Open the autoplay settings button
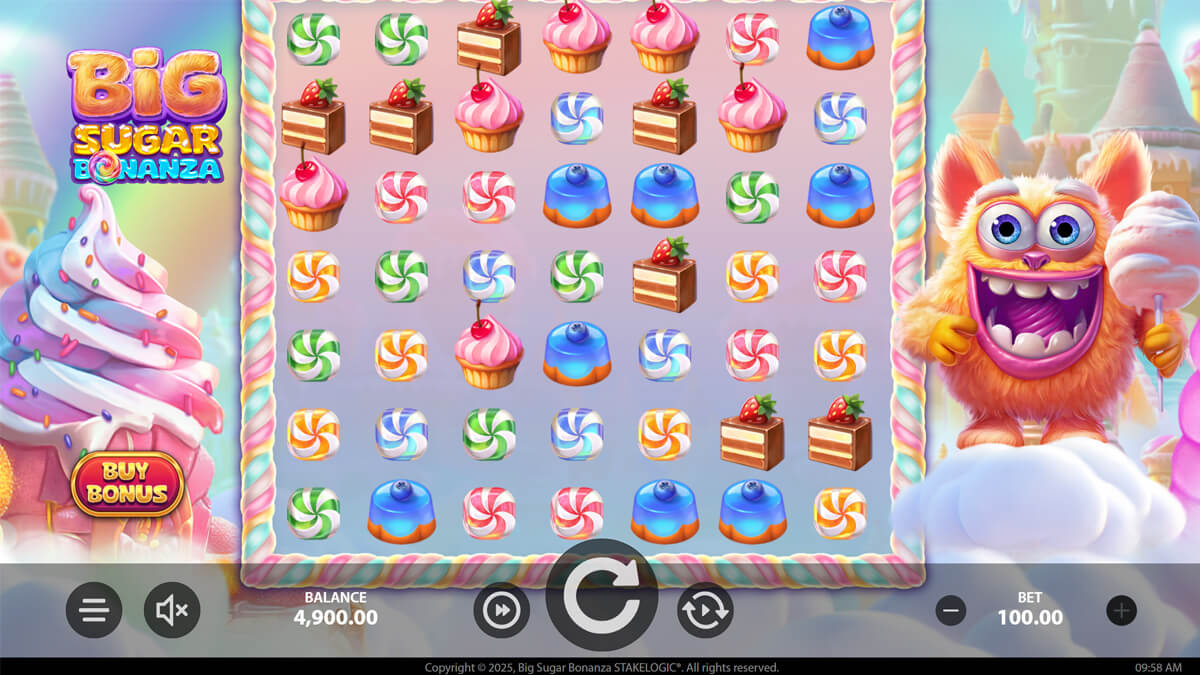The width and height of the screenshot is (1200, 675). (705, 610)
